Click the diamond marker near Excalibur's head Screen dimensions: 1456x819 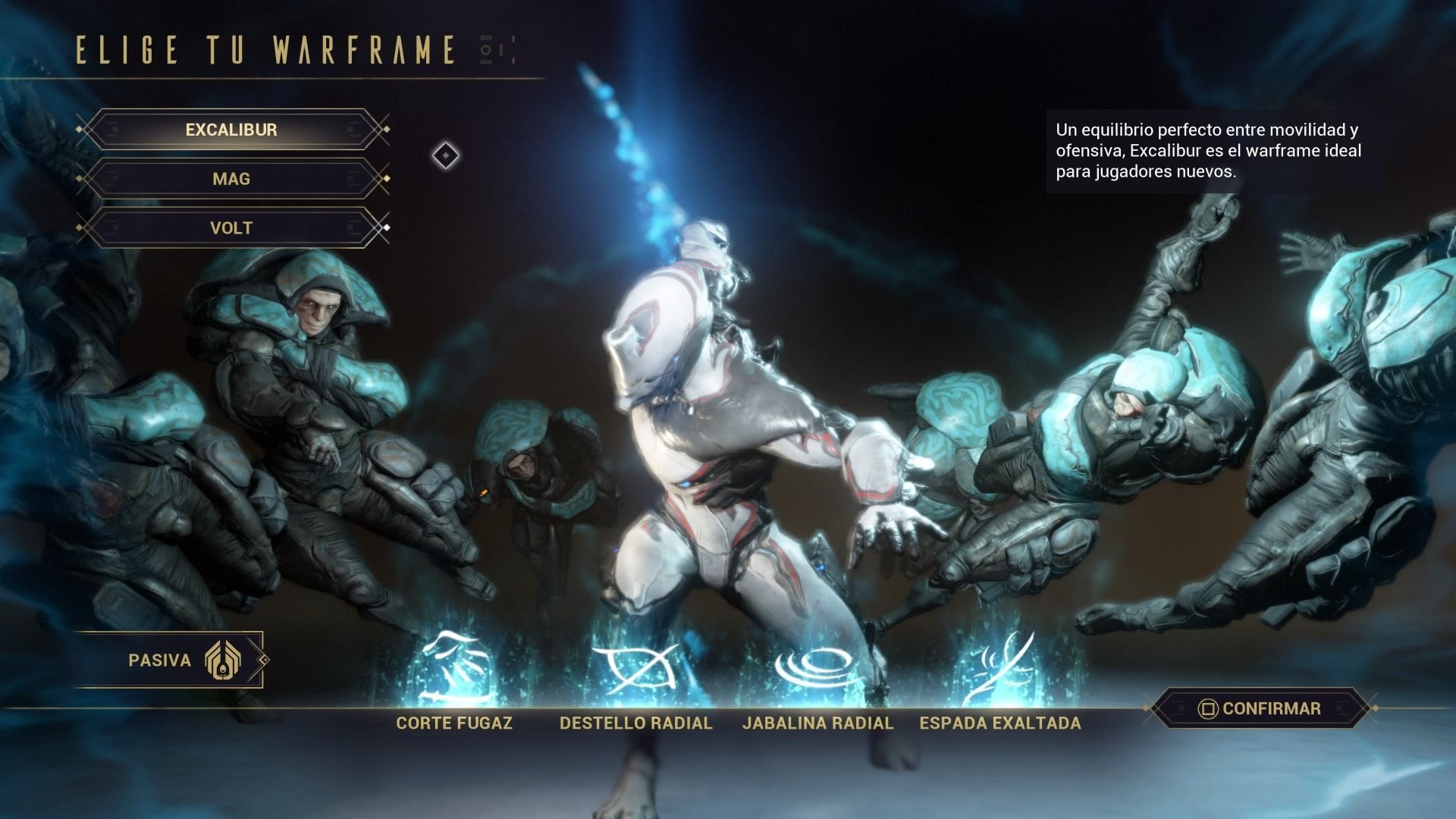tap(444, 155)
